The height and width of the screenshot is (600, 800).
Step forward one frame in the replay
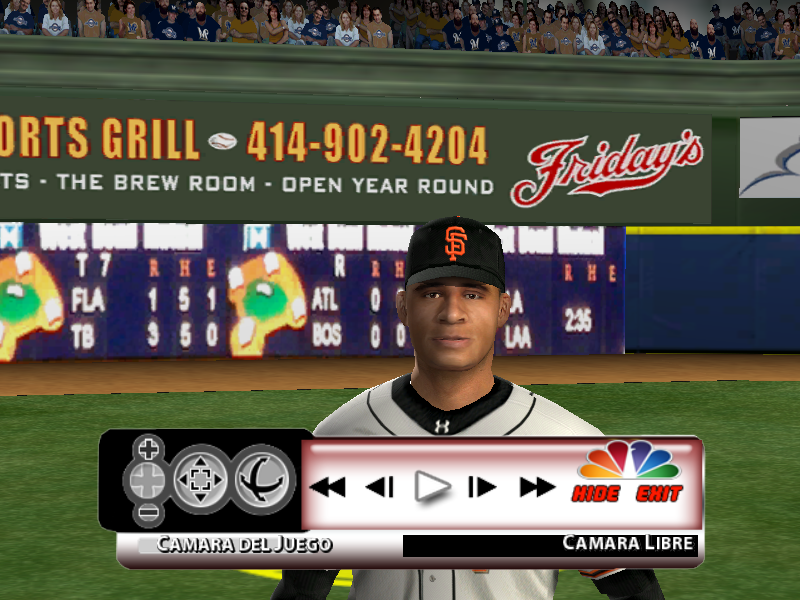pos(482,487)
